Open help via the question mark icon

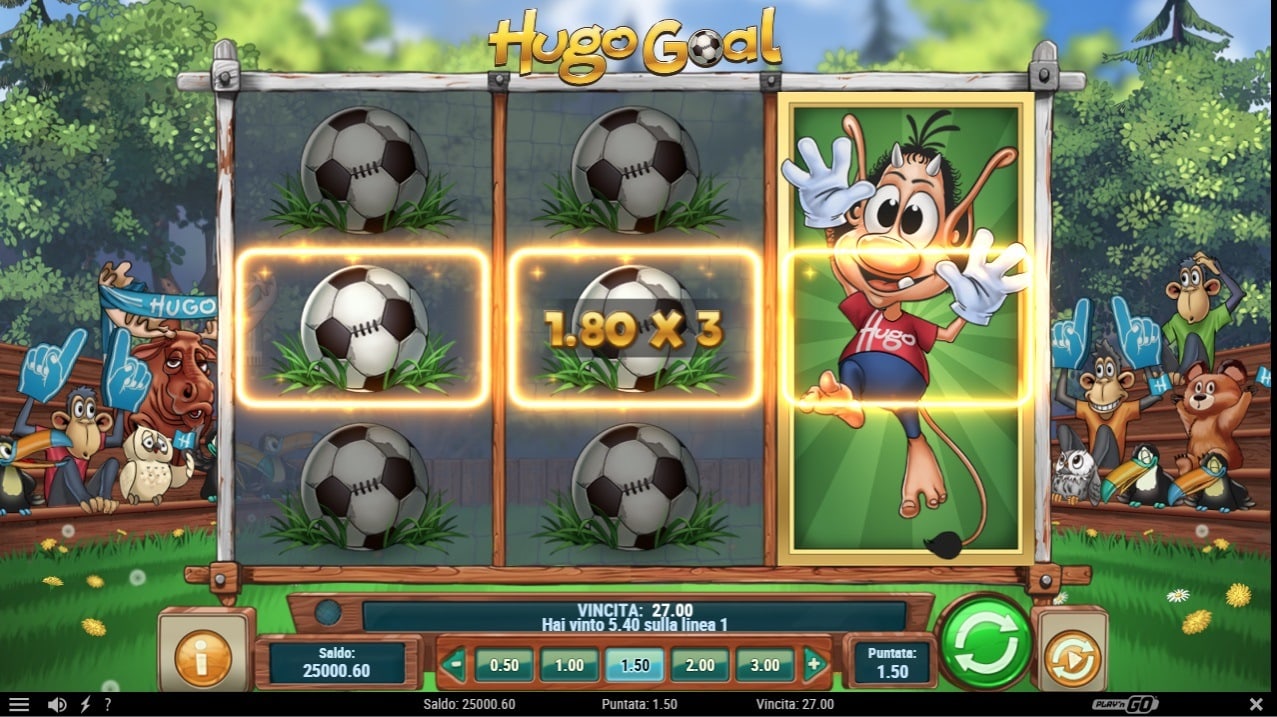pos(107,705)
